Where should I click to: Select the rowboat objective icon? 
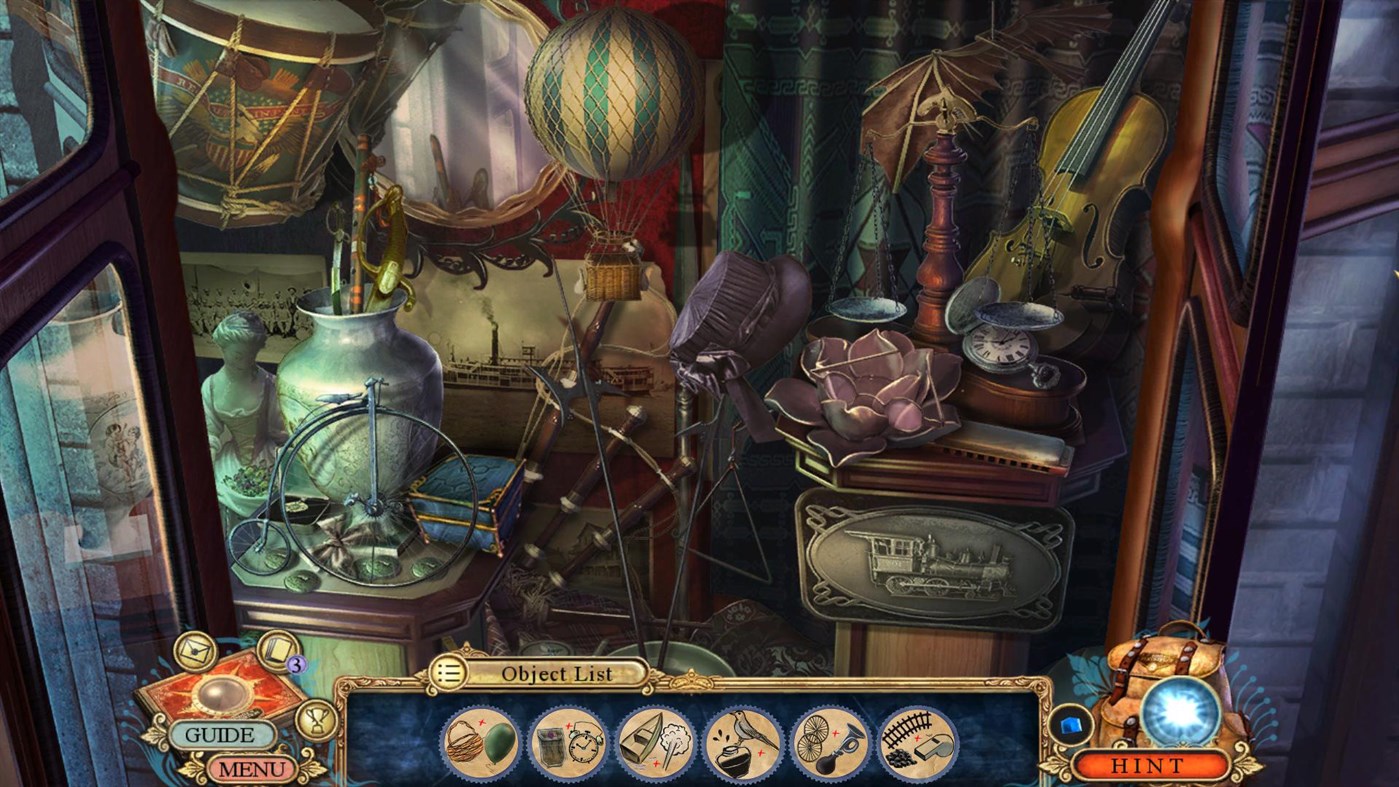point(653,740)
